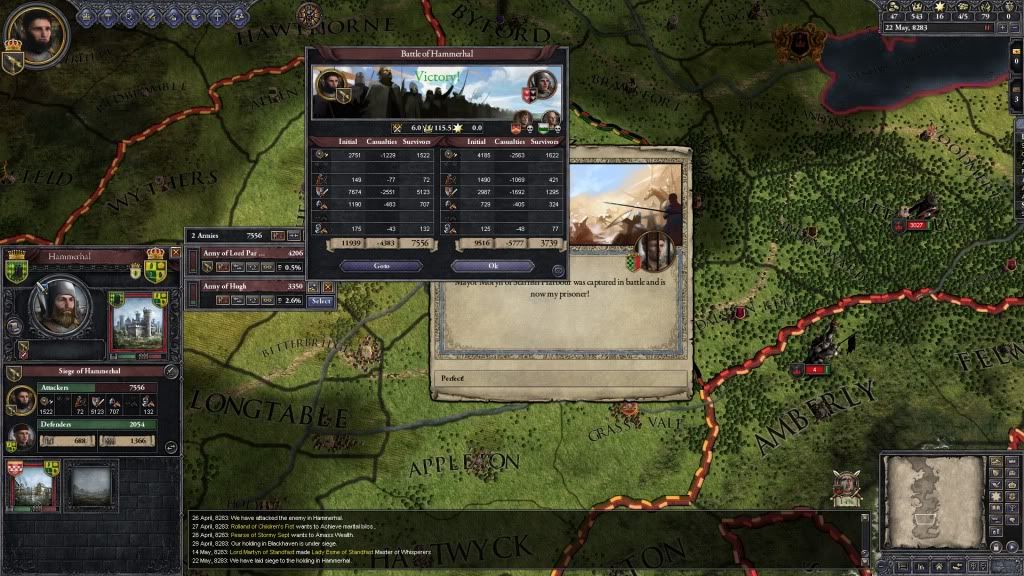Viewport: 1024px width, 576px height.
Task: Choose the 'Perfect!' event response
Action: (562, 380)
